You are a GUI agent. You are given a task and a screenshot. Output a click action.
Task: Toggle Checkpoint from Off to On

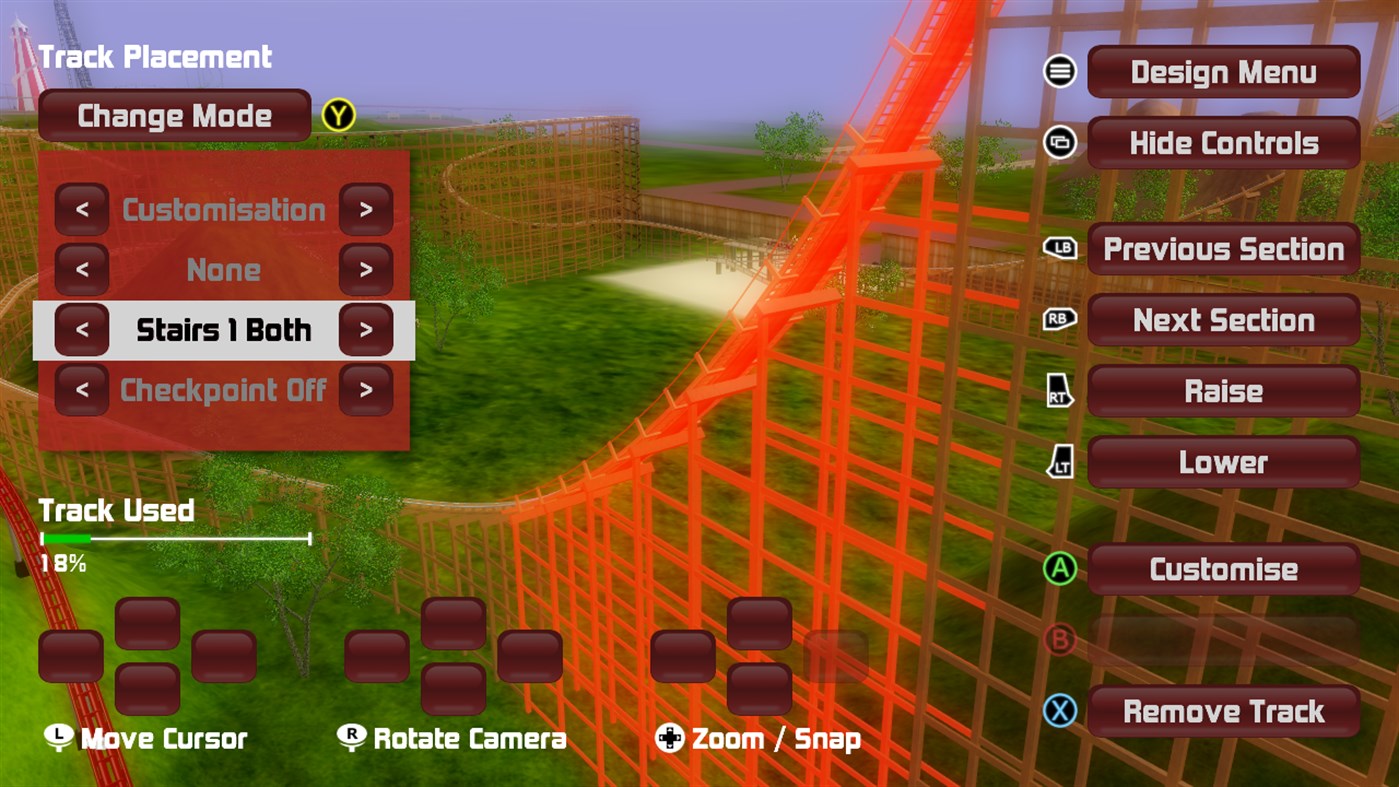pyautogui.click(x=366, y=390)
